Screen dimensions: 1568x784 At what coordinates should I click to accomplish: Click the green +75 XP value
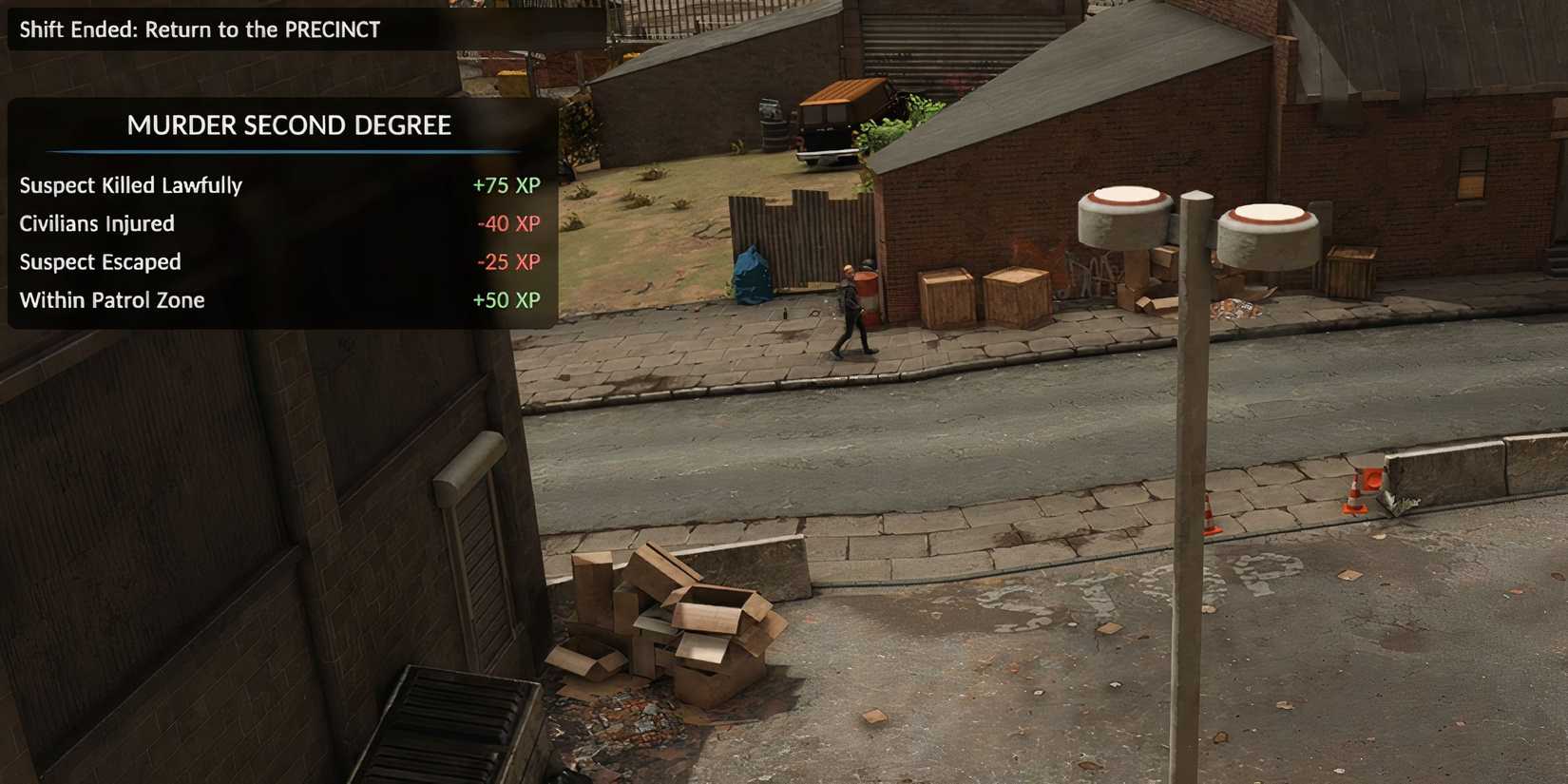point(507,185)
